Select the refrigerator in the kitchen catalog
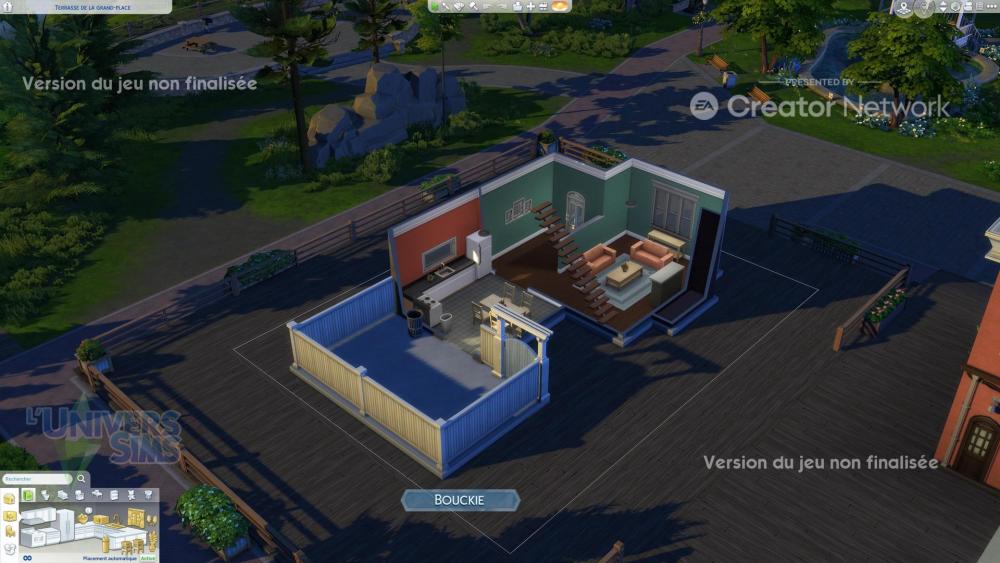1000x563 pixels. tap(67, 522)
